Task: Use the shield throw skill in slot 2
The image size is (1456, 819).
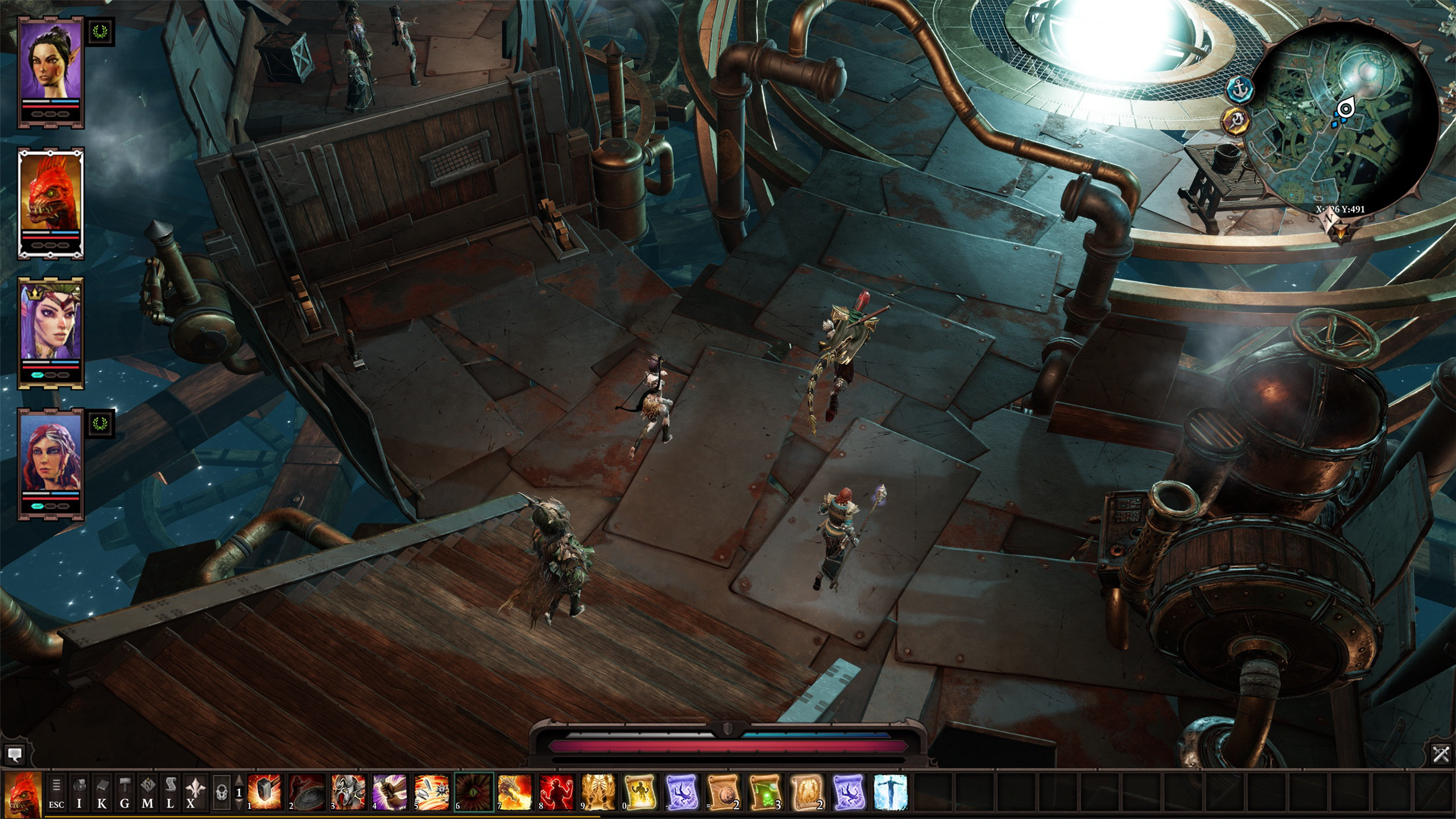Action: tap(306, 792)
